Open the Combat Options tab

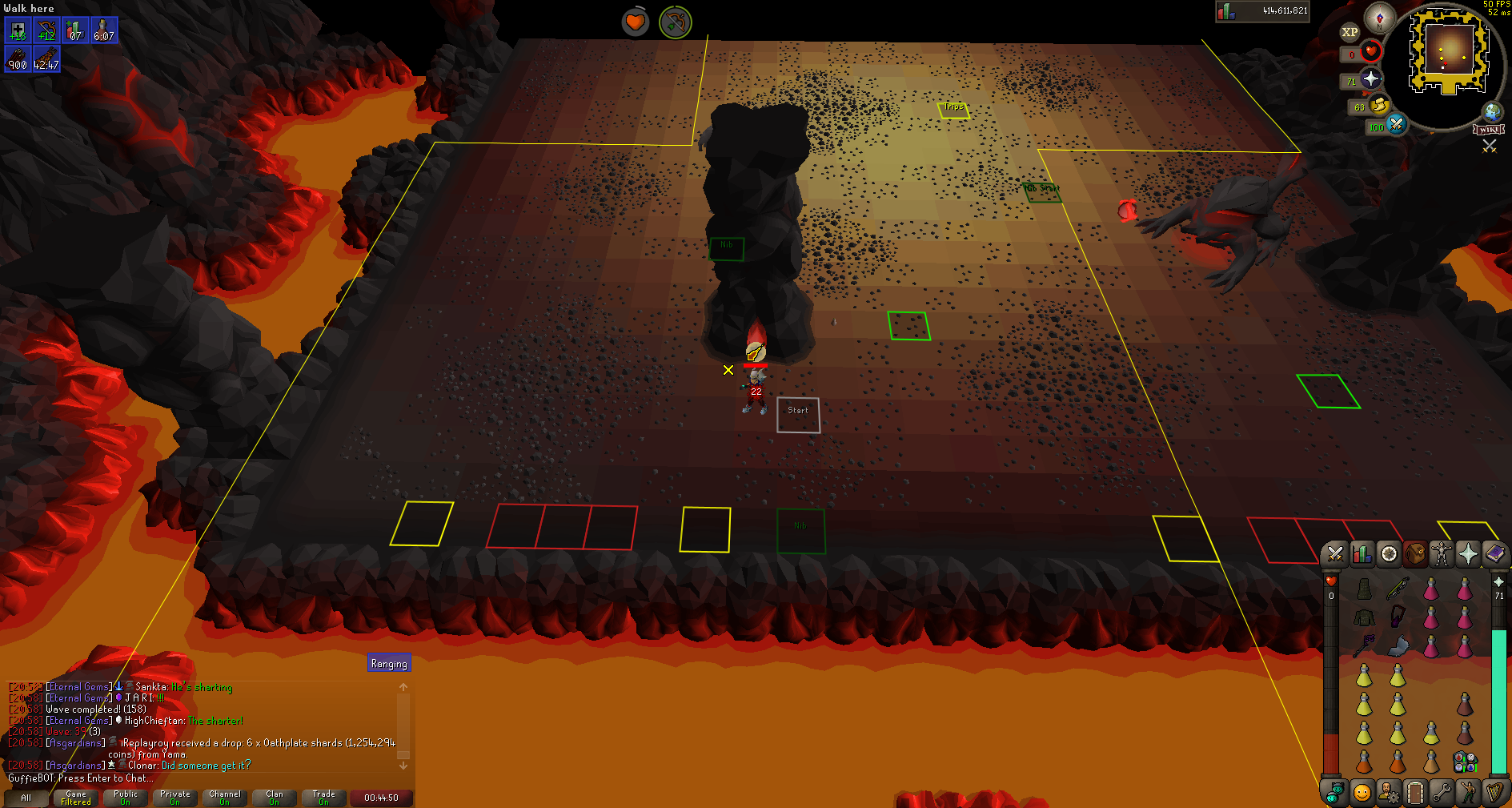click(x=1334, y=553)
